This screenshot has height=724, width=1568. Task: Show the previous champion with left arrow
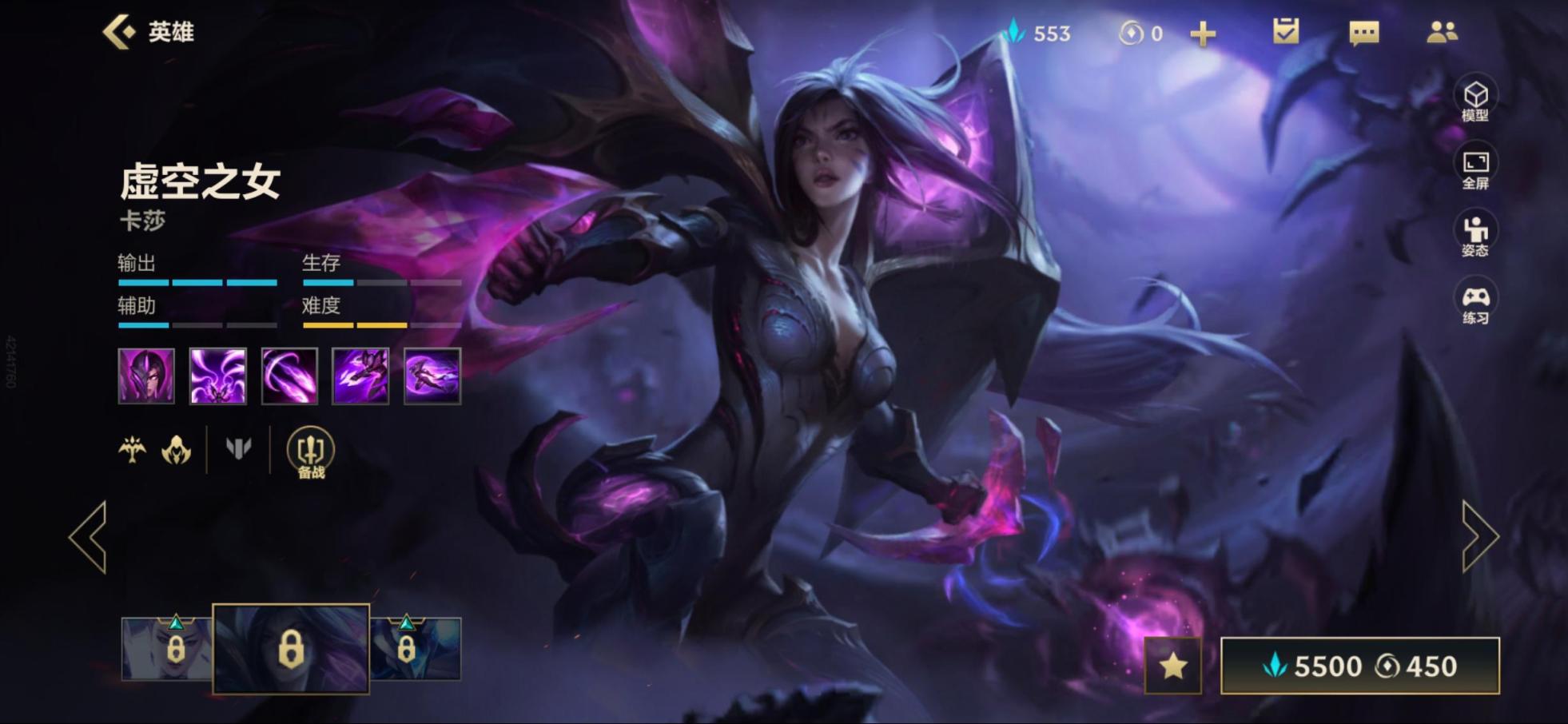tap(89, 537)
